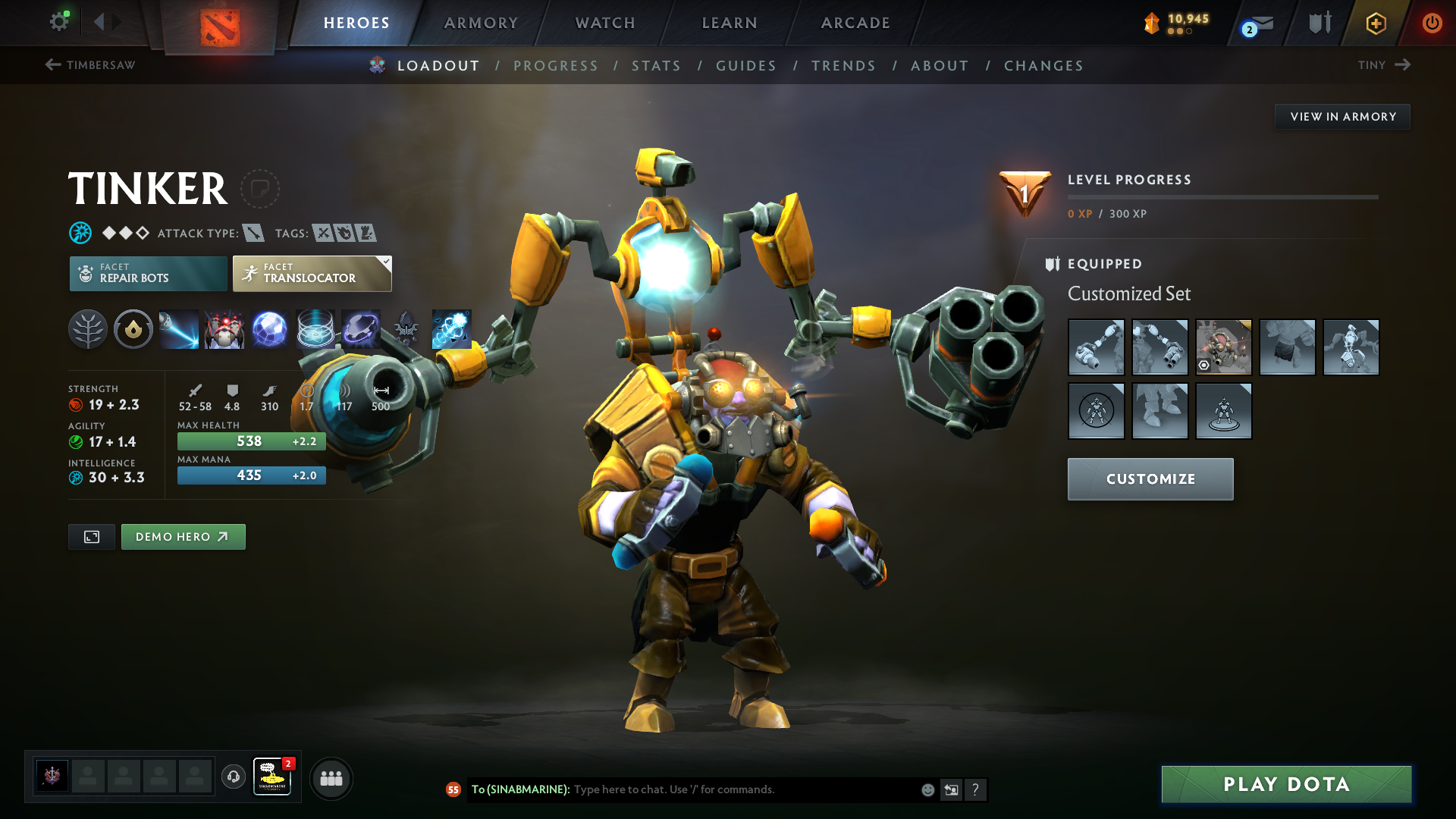1456x819 pixels.
Task: Go to the Arcade tab
Action: click(855, 23)
